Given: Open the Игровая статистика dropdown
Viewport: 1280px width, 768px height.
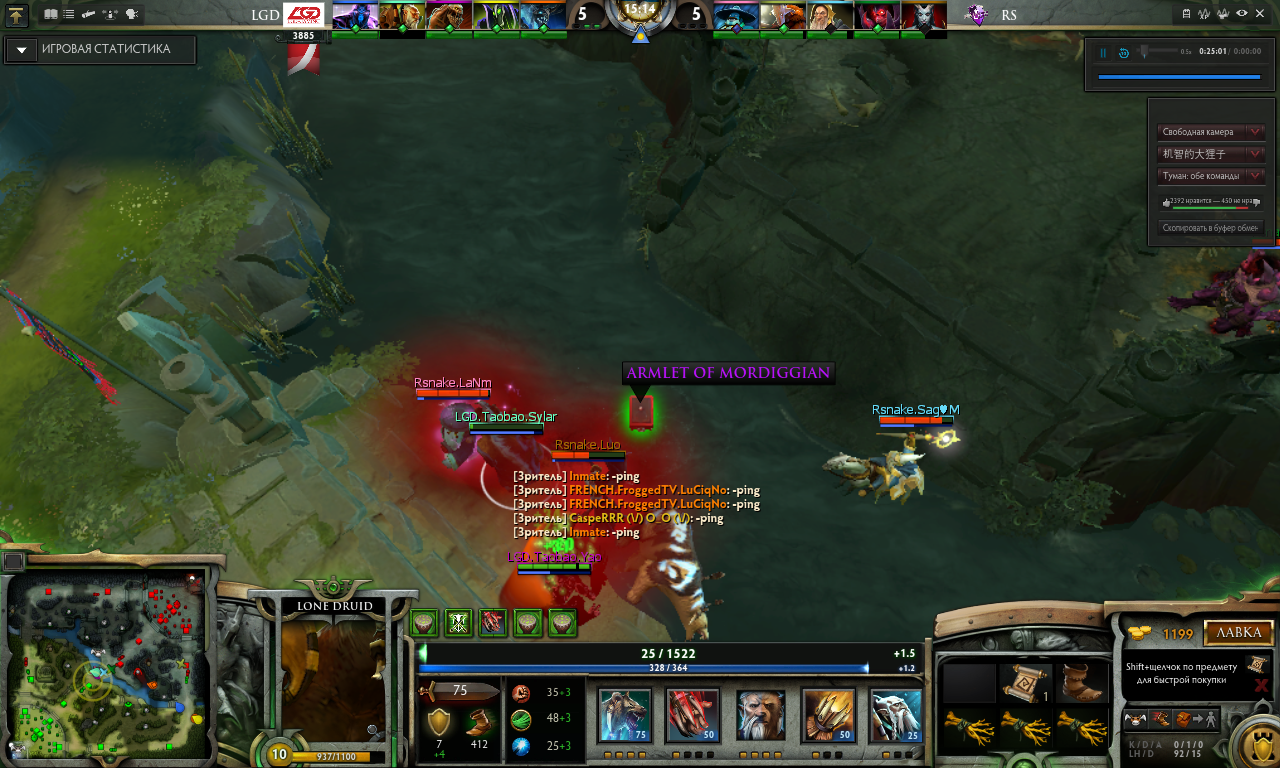Looking at the screenshot, I should pos(21,50).
